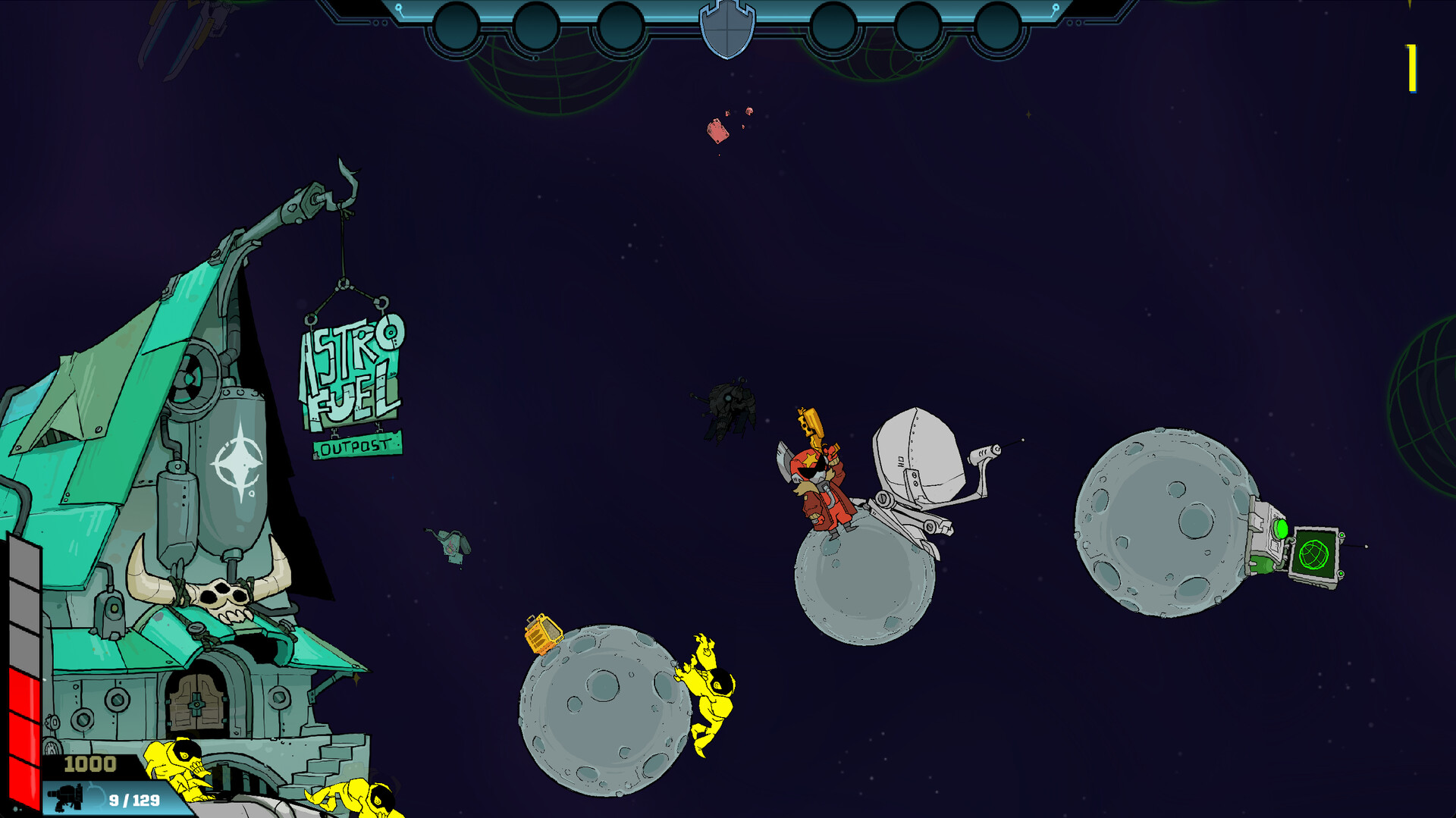Open the wooden door of the Astro Fuel outpost
Viewport: 1456px width, 818px height.
click(x=199, y=705)
